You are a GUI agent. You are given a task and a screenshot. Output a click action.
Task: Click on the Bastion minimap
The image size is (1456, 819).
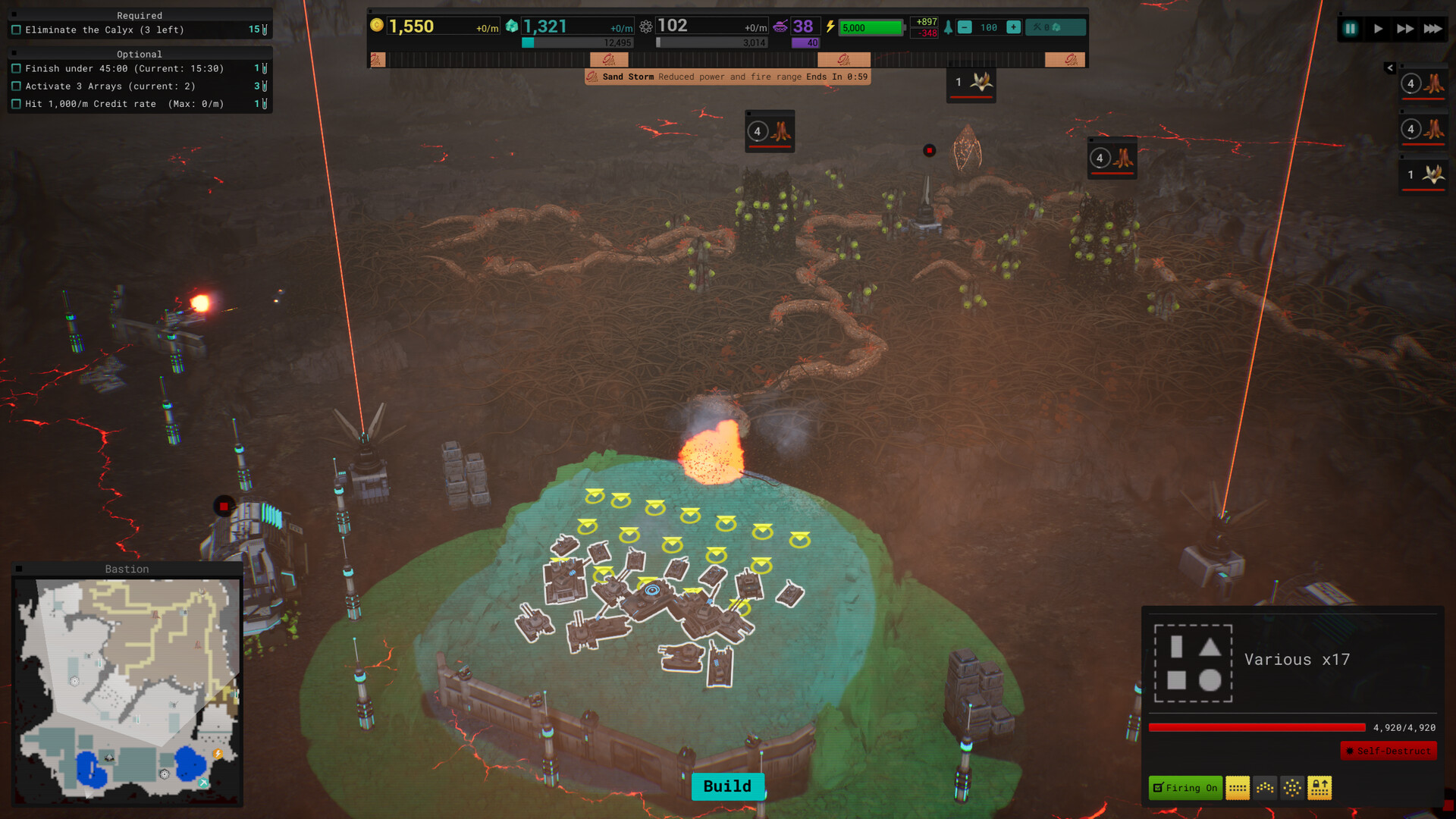(x=127, y=690)
